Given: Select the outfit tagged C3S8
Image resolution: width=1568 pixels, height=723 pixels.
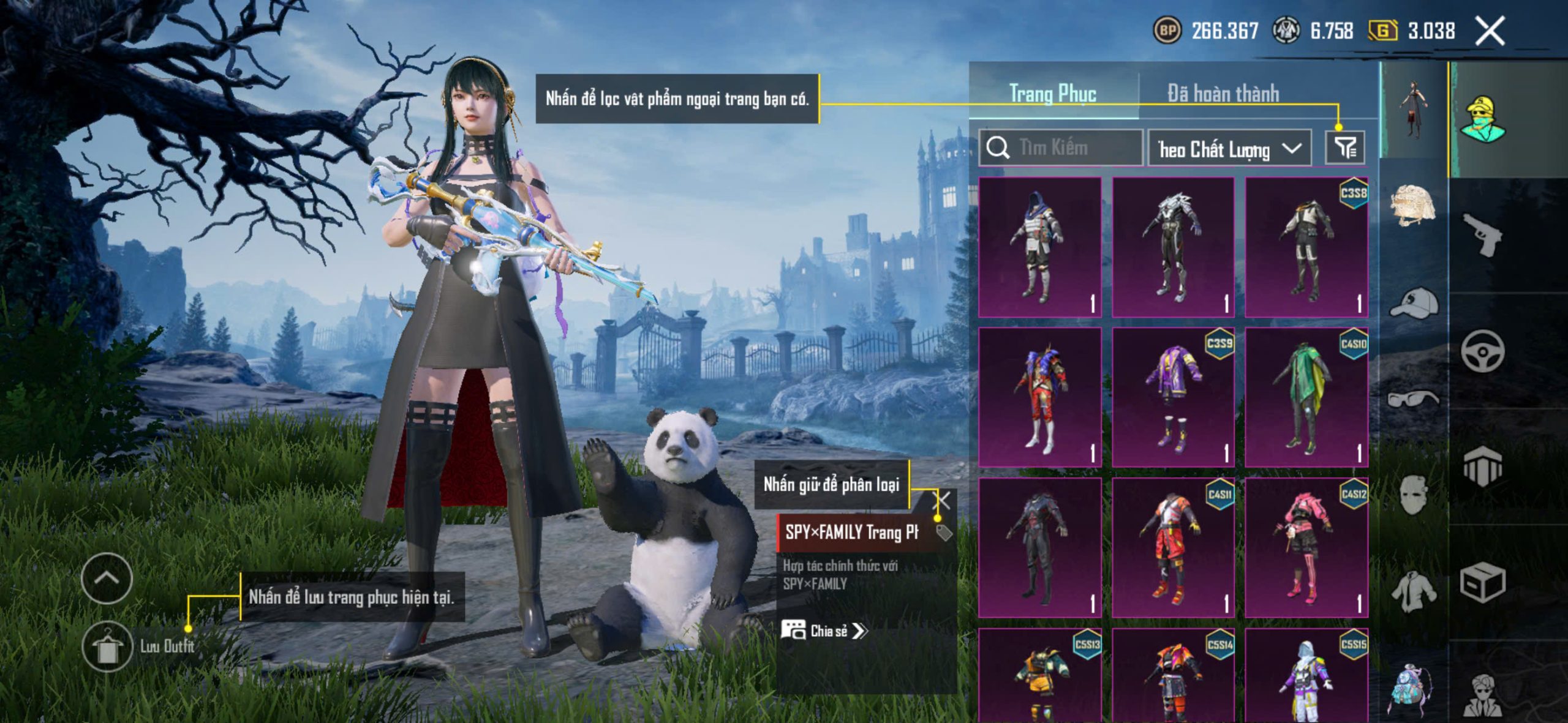Looking at the screenshot, I should pyautogui.click(x=1306, y=247).
